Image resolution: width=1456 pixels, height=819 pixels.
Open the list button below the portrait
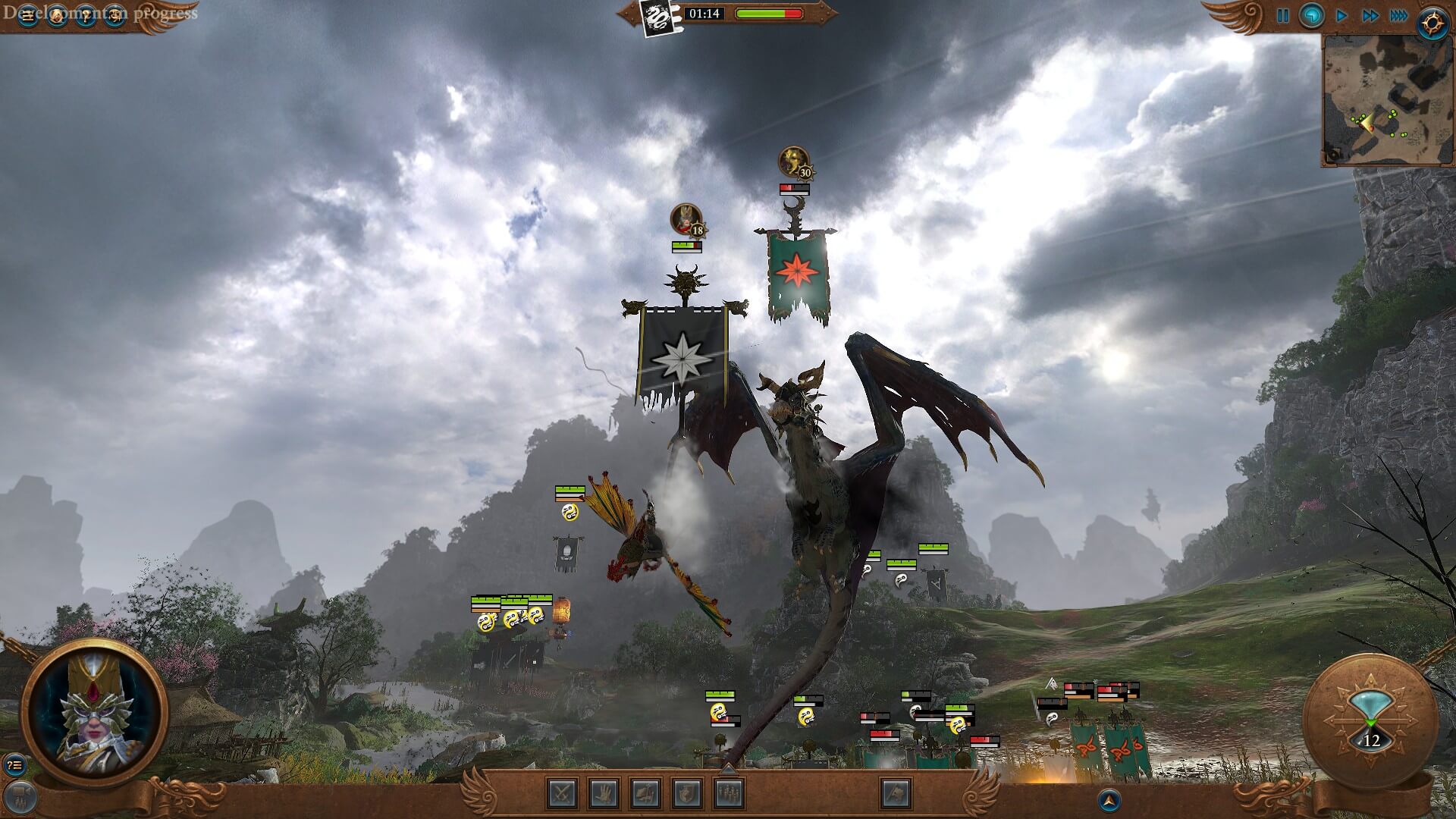(x=14, y=765)
